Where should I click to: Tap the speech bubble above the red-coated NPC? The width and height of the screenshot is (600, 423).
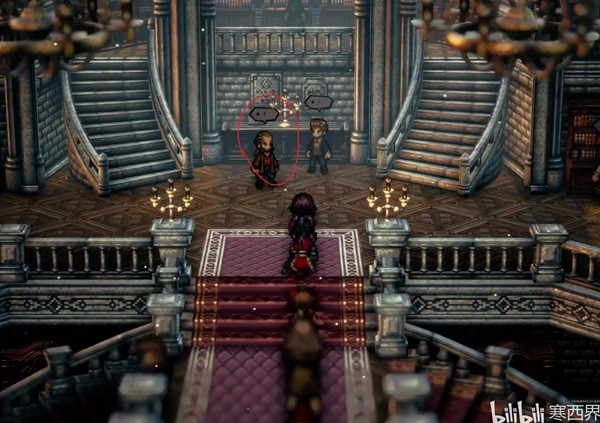pos(263,114)
